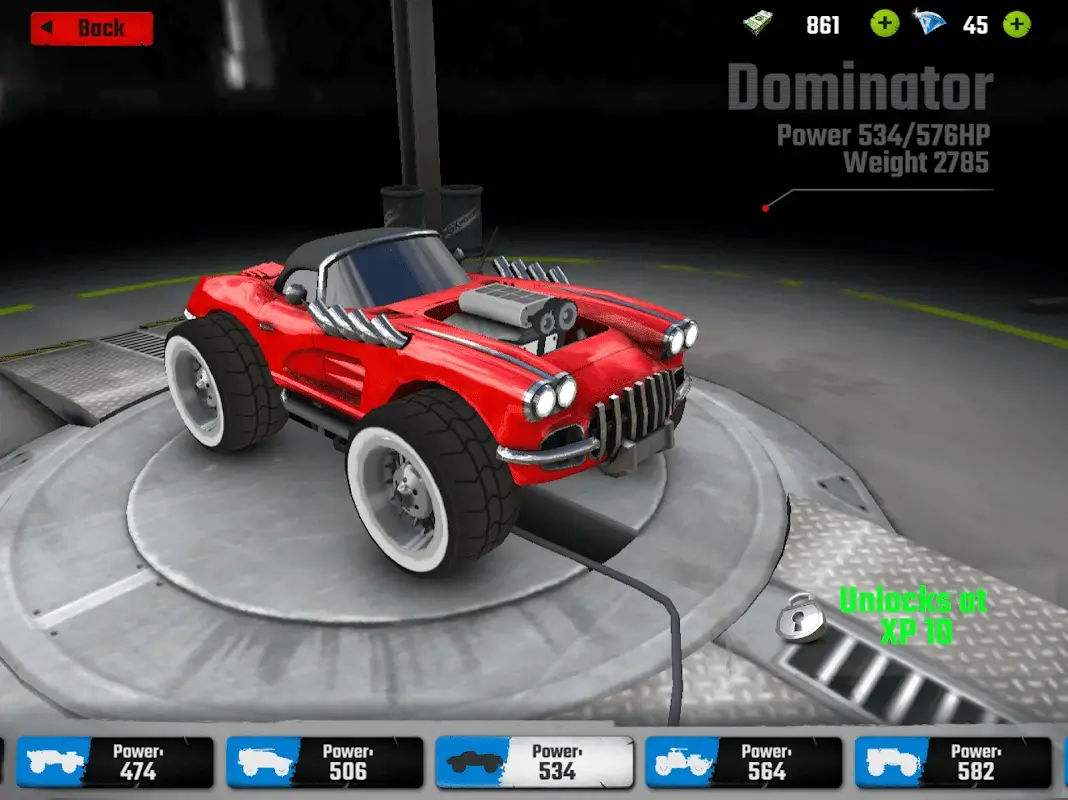Select the Power 564 car tile
Viewport: 1068px width, 800px height.
(x=743, y=763)
